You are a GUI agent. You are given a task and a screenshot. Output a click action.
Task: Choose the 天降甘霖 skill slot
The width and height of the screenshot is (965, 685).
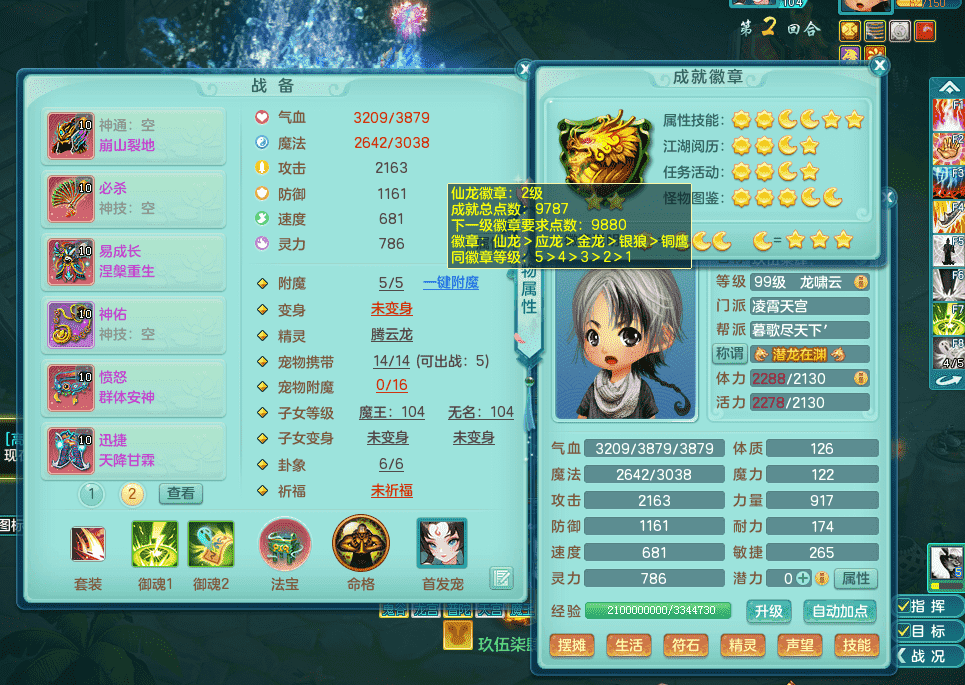point(134,450)
